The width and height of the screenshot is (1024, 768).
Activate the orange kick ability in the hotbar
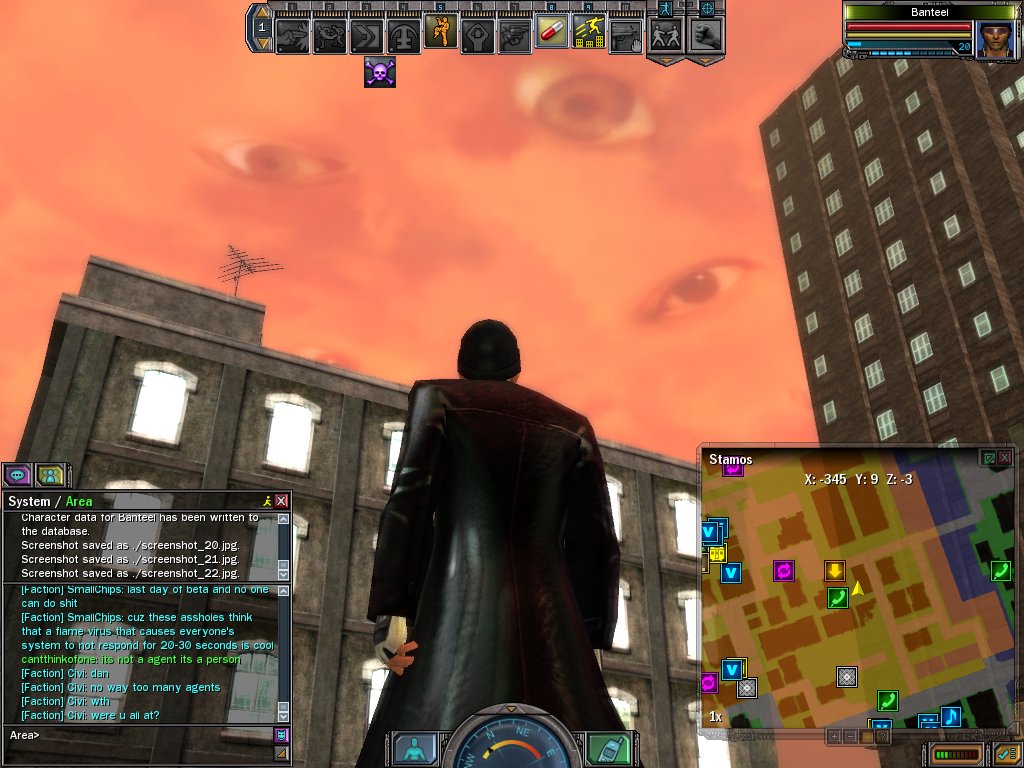440,33
